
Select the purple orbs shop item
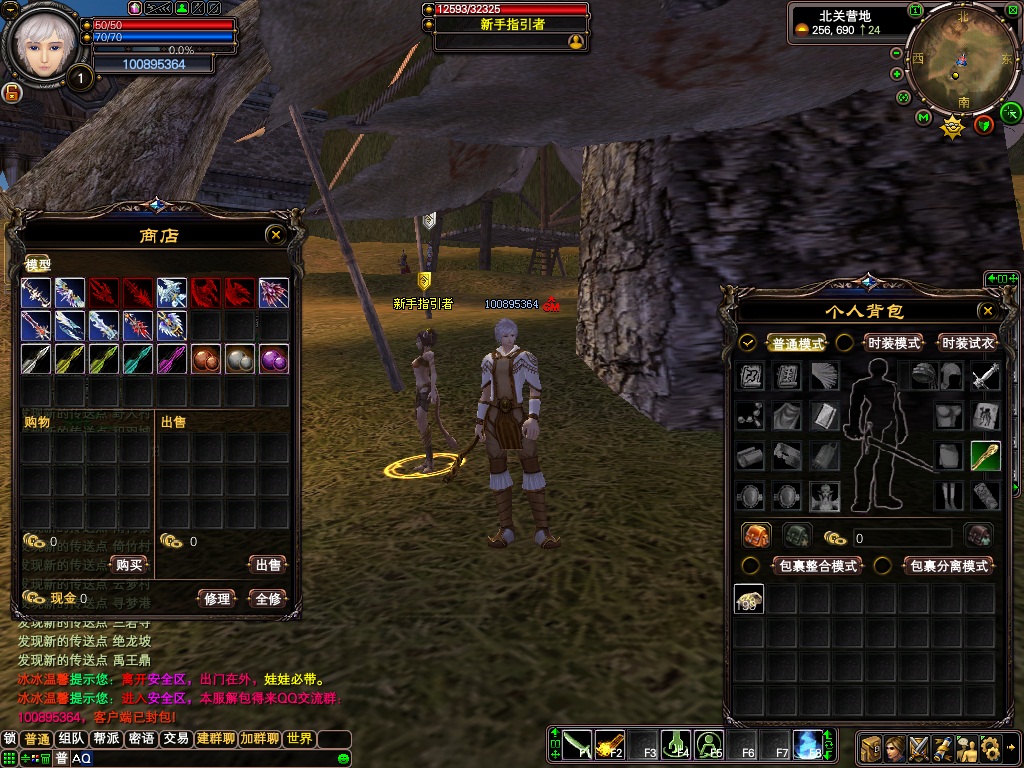tap(274, 360)
